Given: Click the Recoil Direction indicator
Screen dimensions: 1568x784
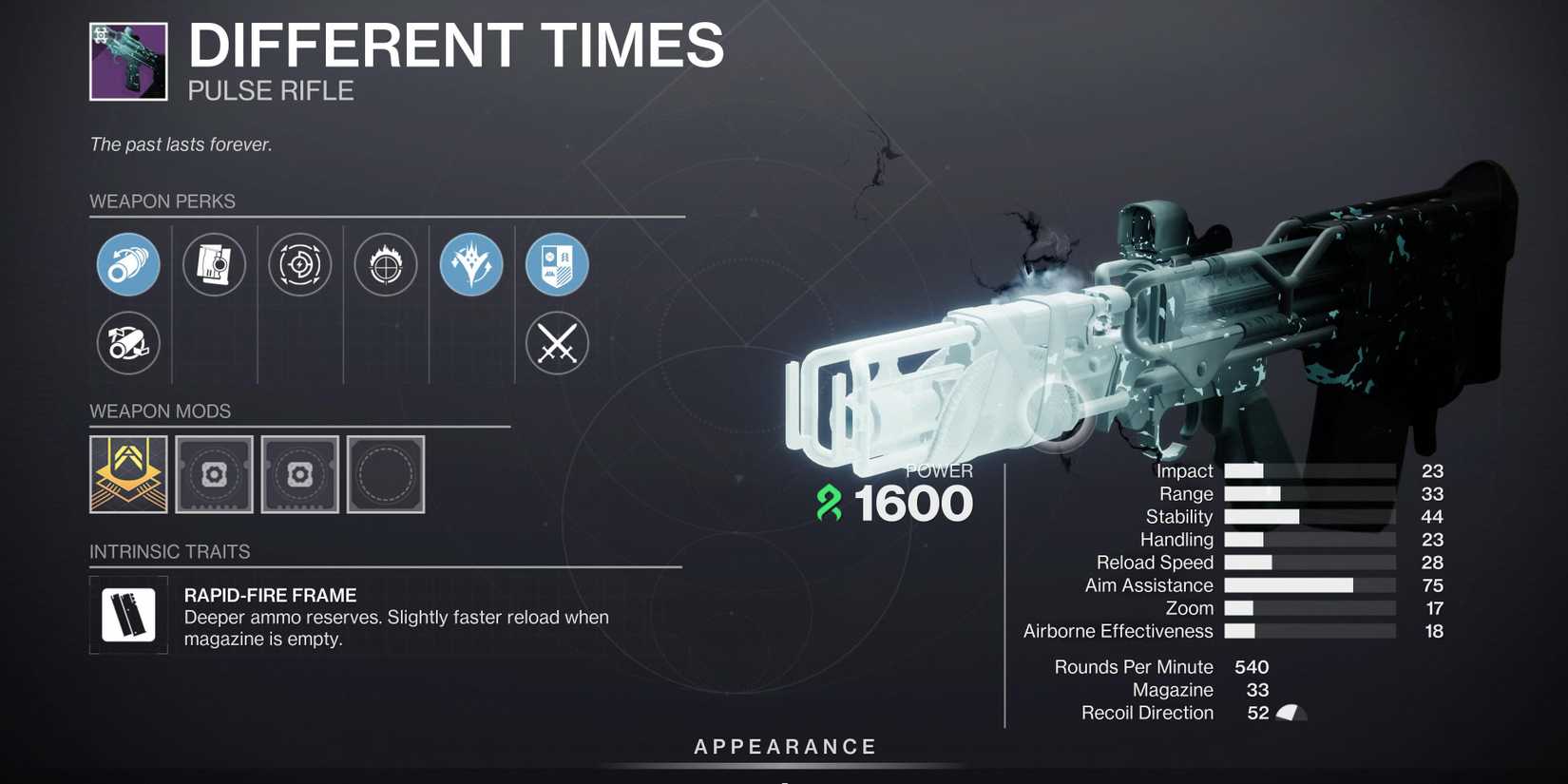Looking at the screenshot, I should (x=1292, y=711).
